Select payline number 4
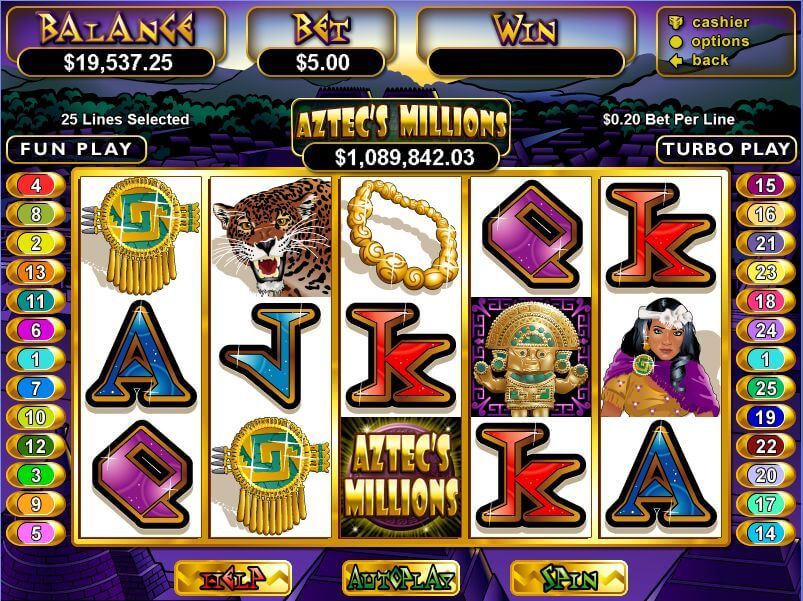The height and width of the screenshot is (601, 803). 35,185
